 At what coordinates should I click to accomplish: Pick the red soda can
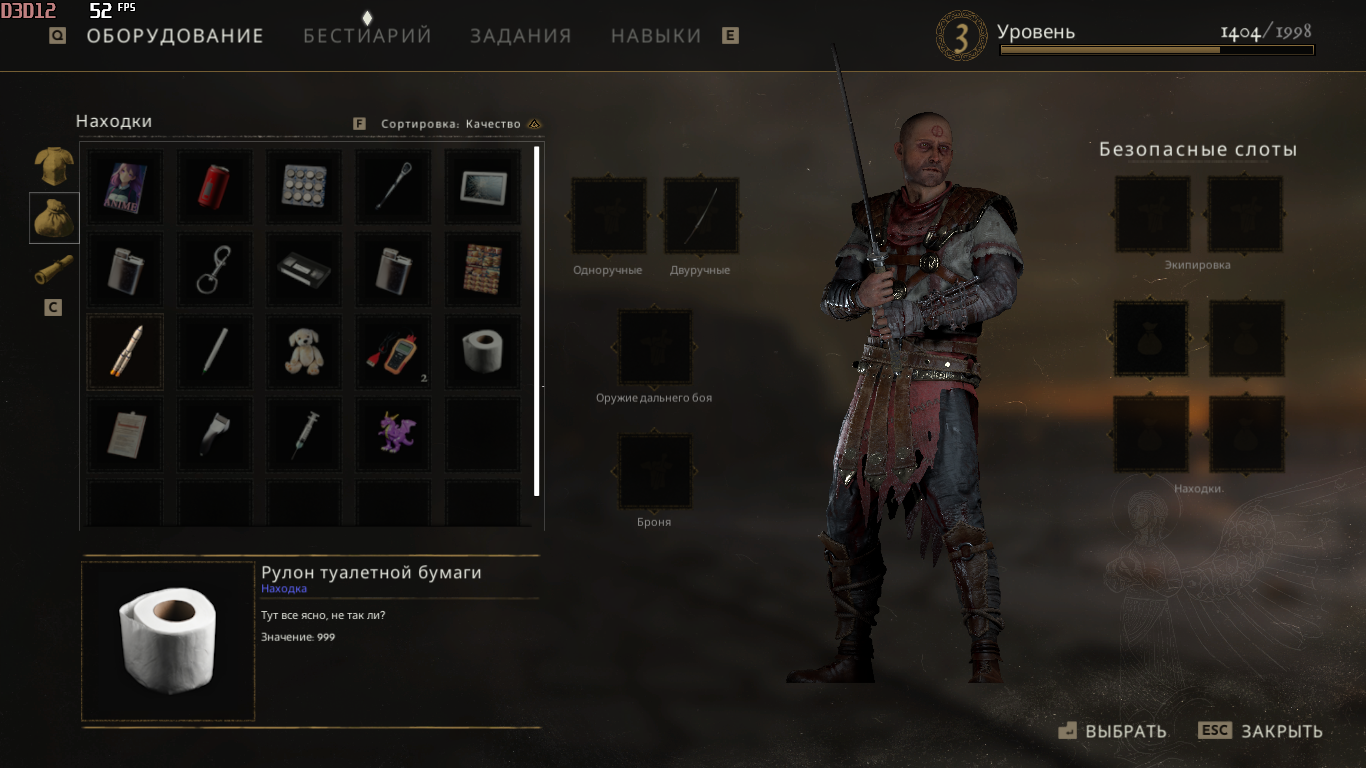point(214,187)
